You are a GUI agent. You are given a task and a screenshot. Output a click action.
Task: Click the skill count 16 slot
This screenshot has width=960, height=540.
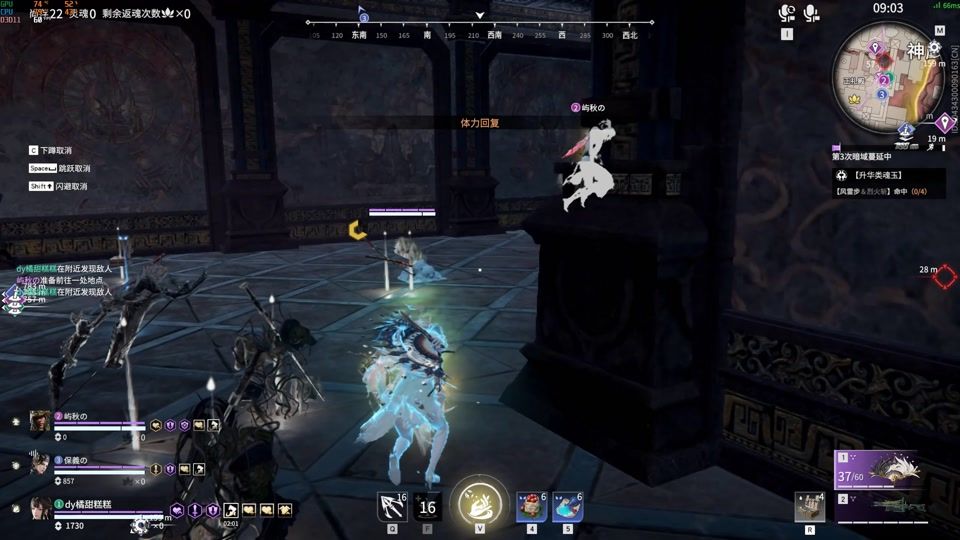(x=427, y=507)
